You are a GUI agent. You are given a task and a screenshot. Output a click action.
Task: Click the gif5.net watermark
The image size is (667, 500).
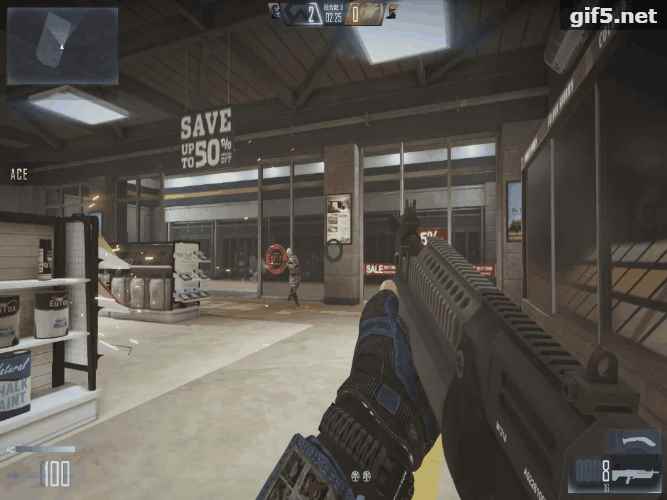click(x=612, y=16)
